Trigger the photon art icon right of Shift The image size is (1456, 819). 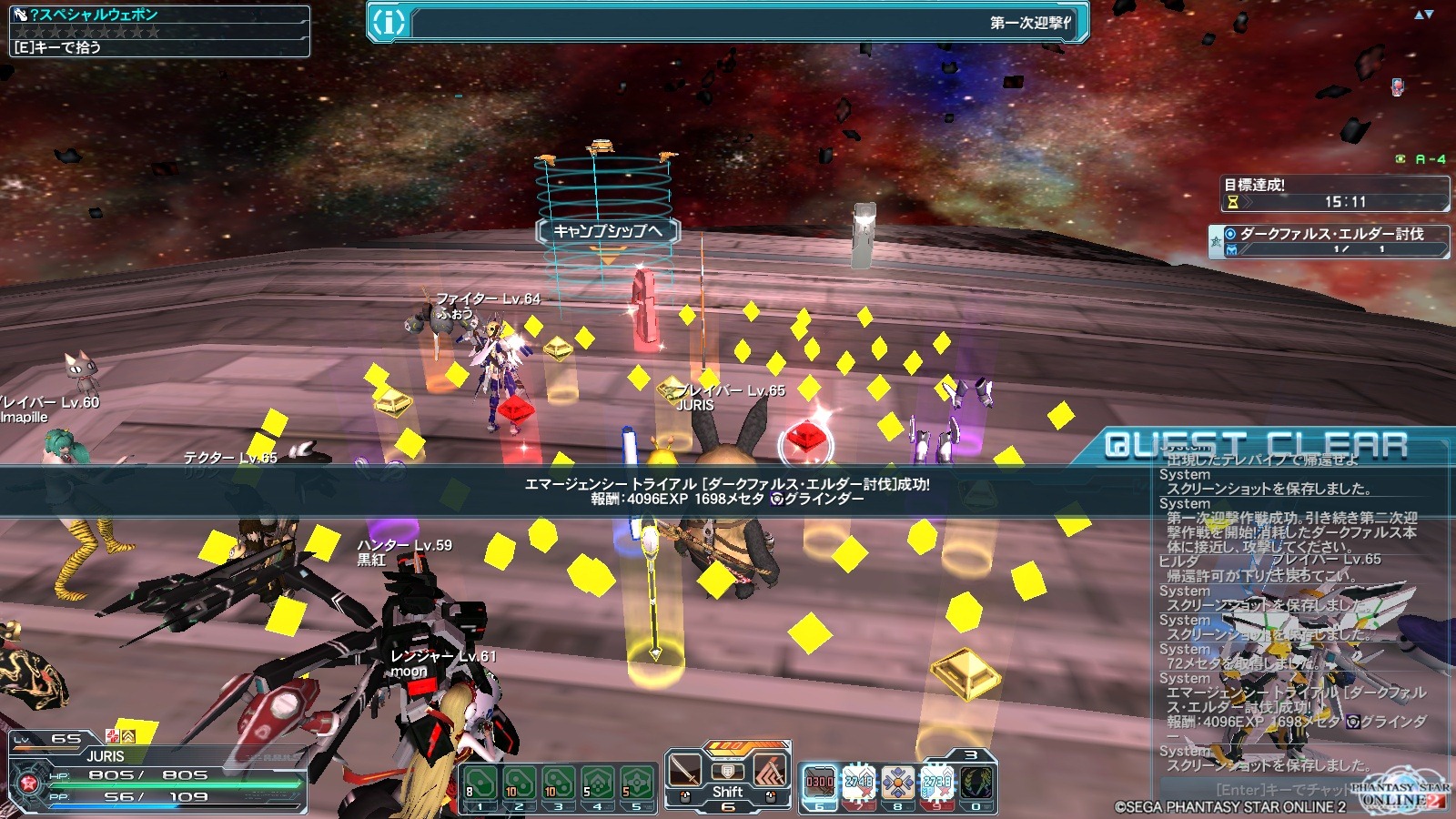[770, 773]
